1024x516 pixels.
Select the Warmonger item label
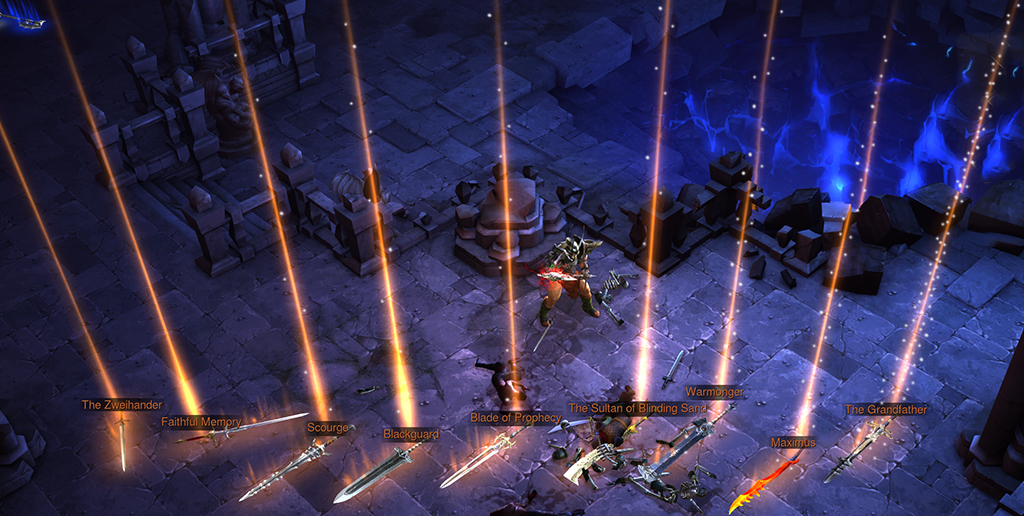714,392
